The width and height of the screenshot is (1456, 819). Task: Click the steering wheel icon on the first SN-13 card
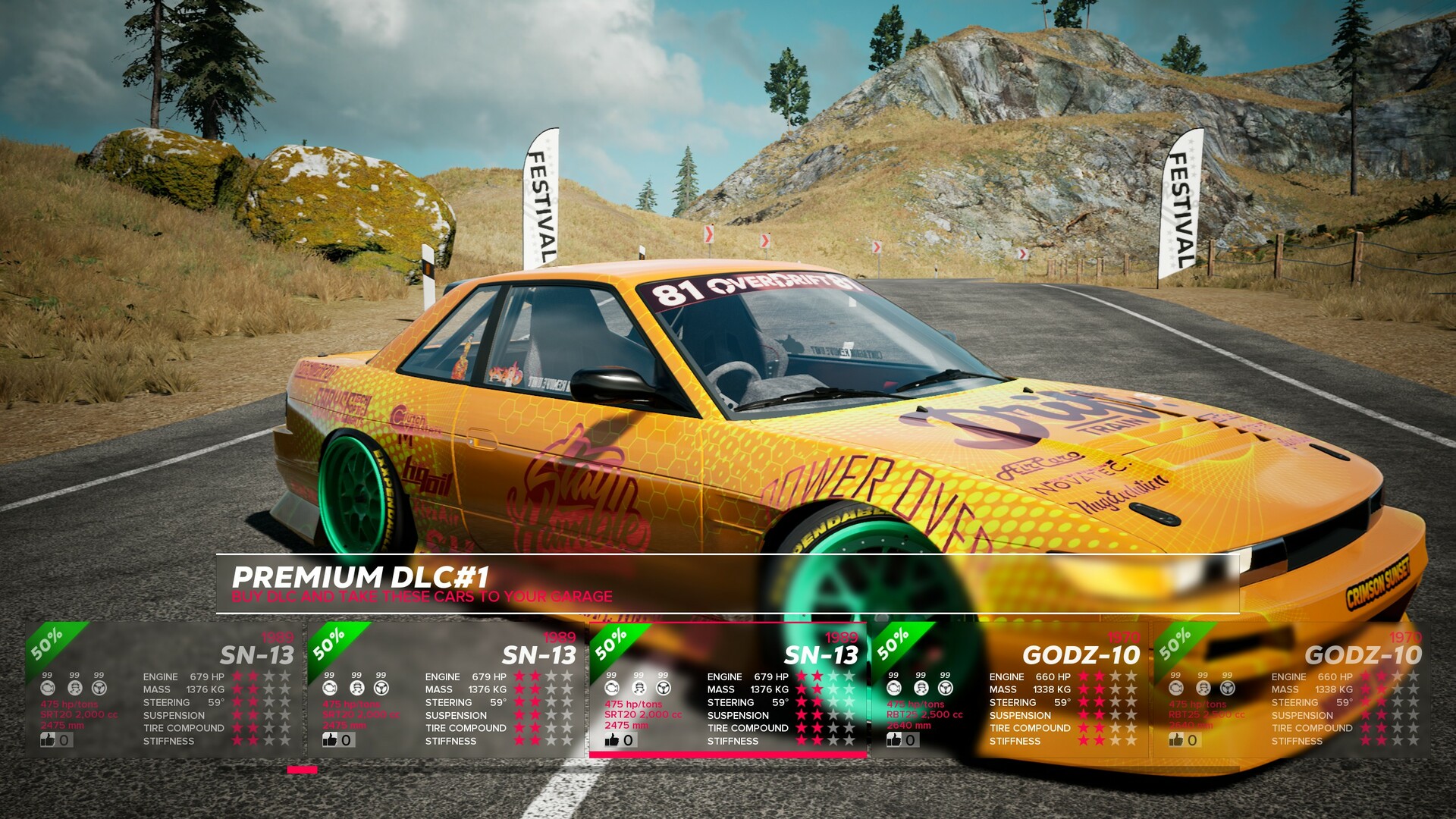coord(98,688)
